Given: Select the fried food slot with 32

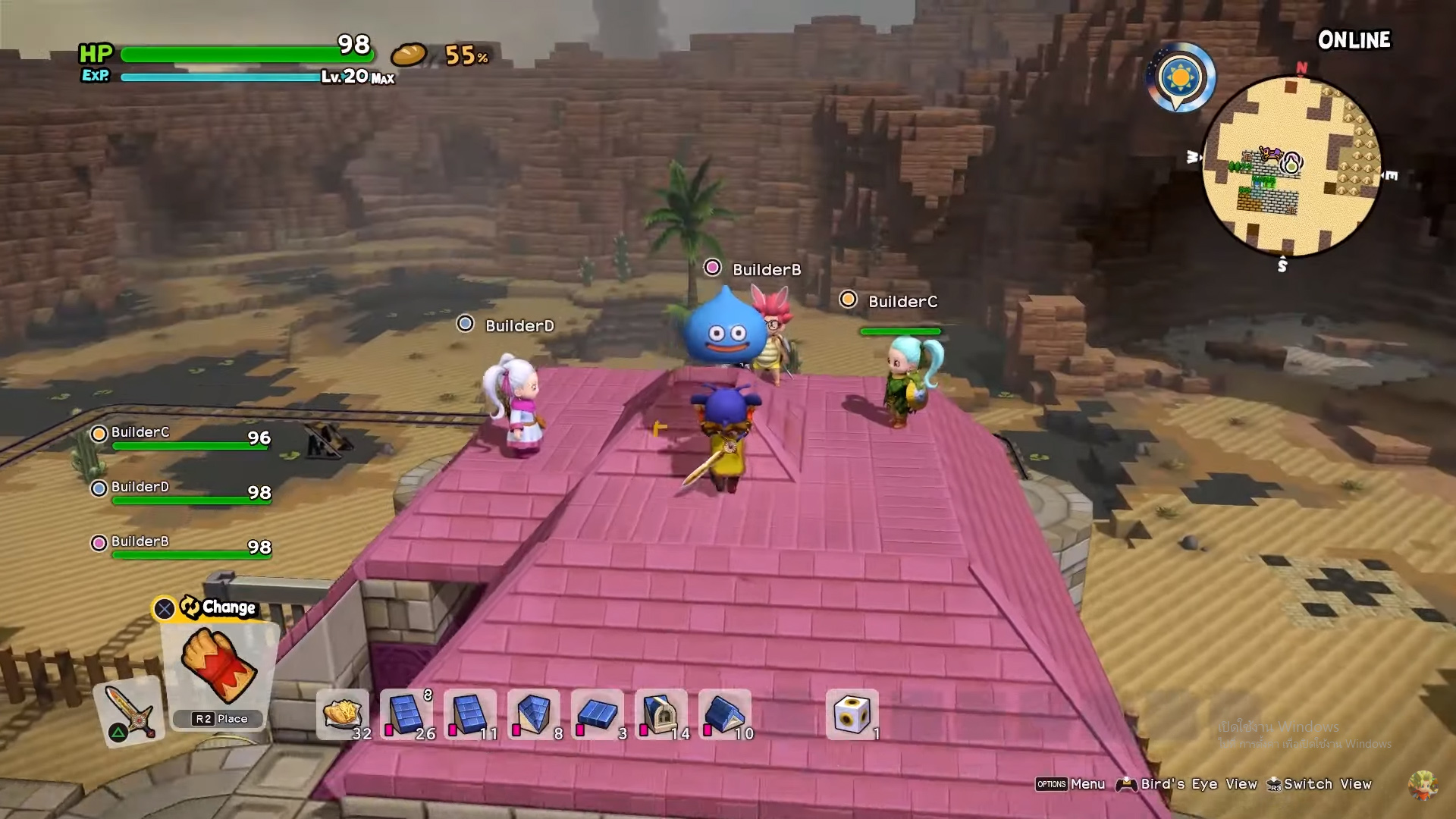Looking at the screenshot, I should pos(343,714).
